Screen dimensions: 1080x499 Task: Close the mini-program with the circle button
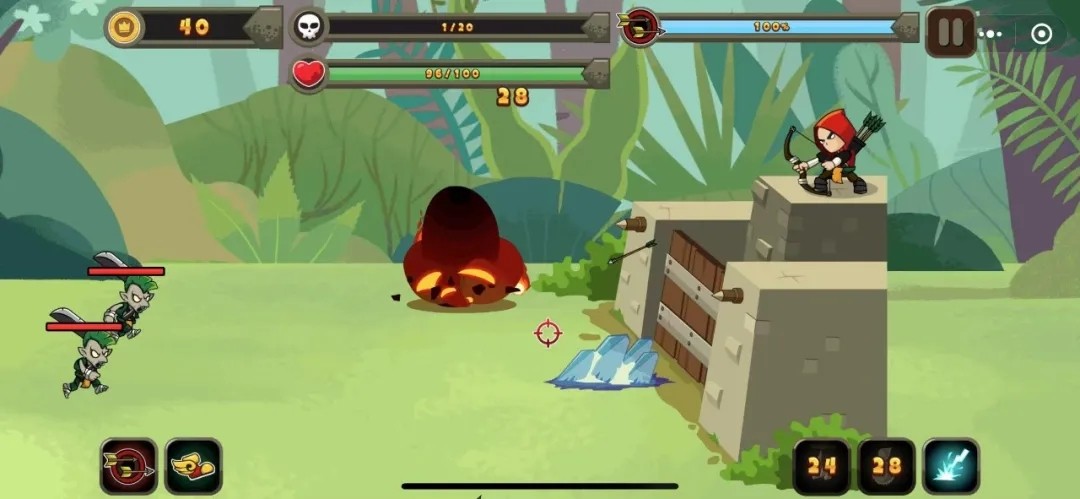[1041, 33]
